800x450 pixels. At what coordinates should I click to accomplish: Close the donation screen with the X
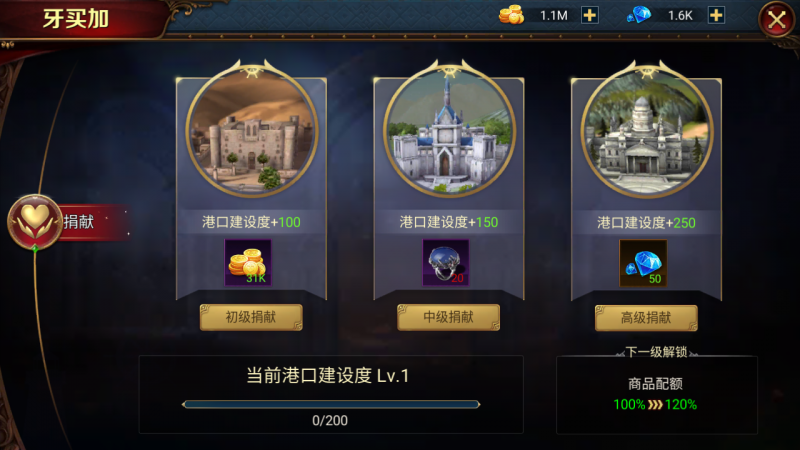(776, 19)
